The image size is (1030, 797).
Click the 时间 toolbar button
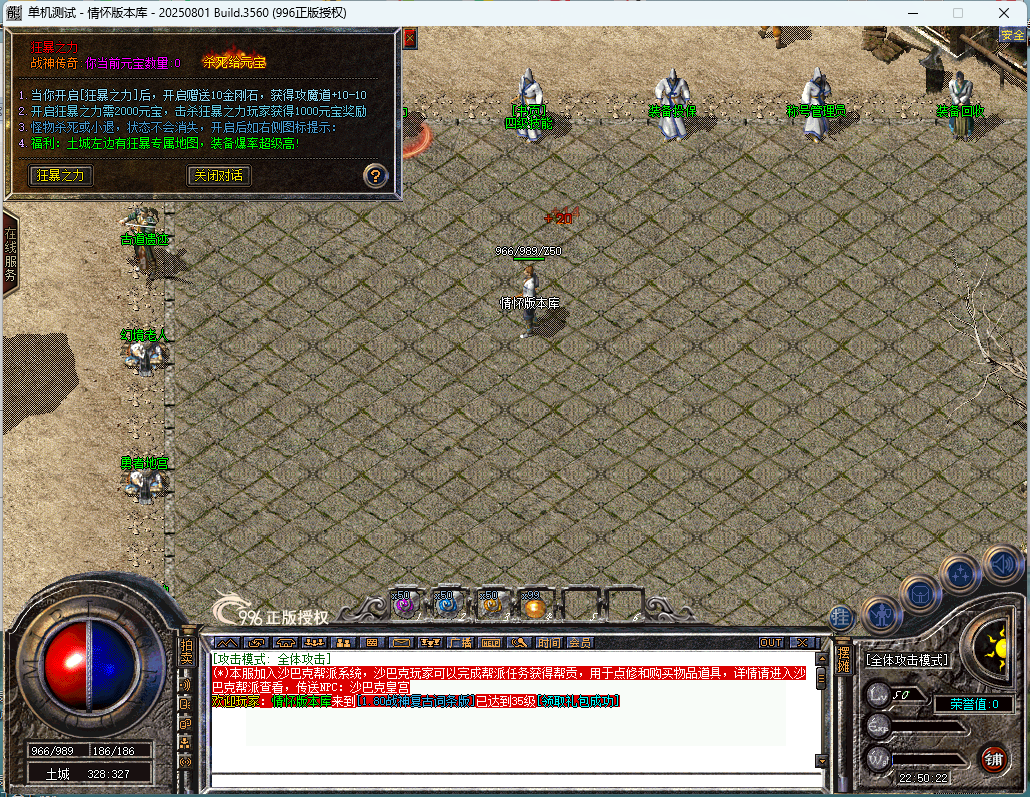[x=549, y=642]
